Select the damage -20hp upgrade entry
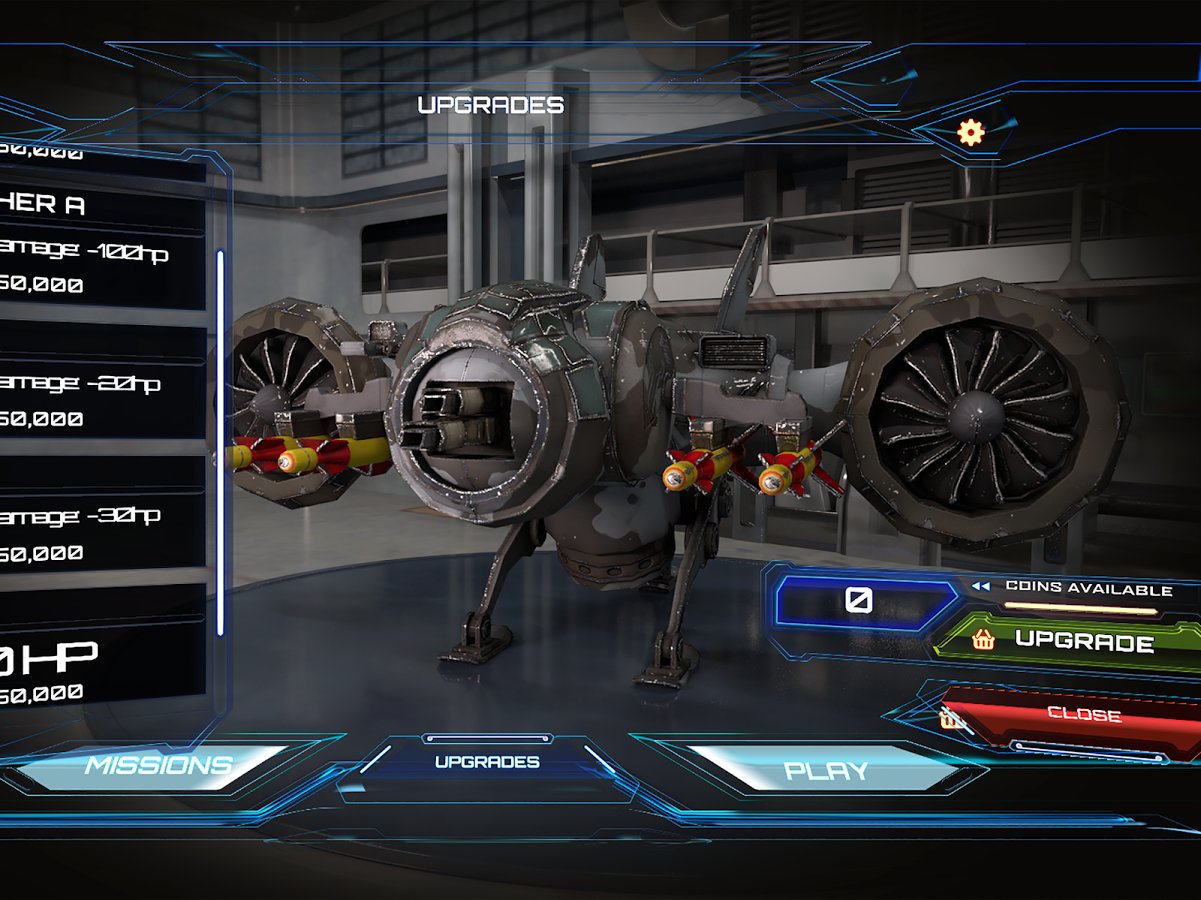This screenshot has width=1201, height=900. 100,399
